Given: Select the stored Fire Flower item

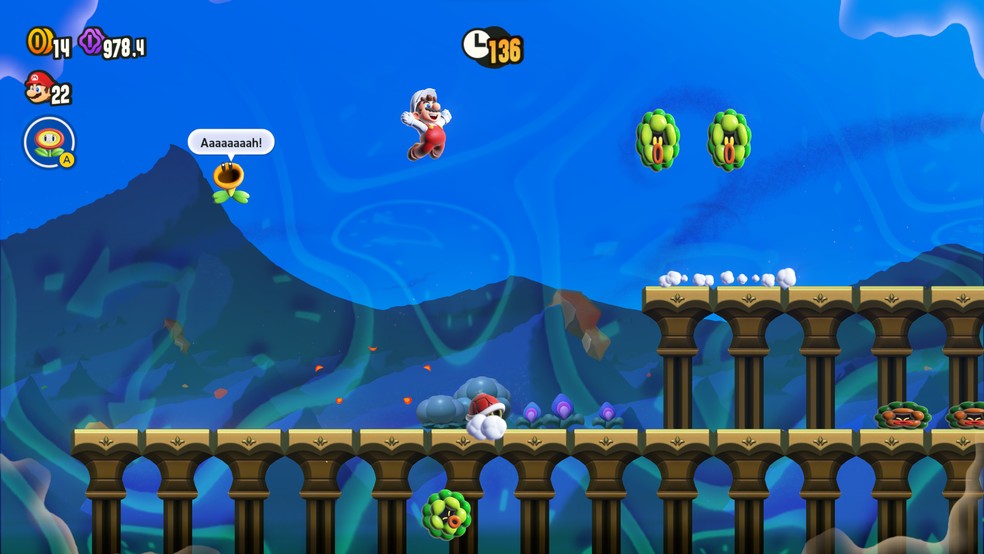Looking at the screenshot, I should coord(49,142).
